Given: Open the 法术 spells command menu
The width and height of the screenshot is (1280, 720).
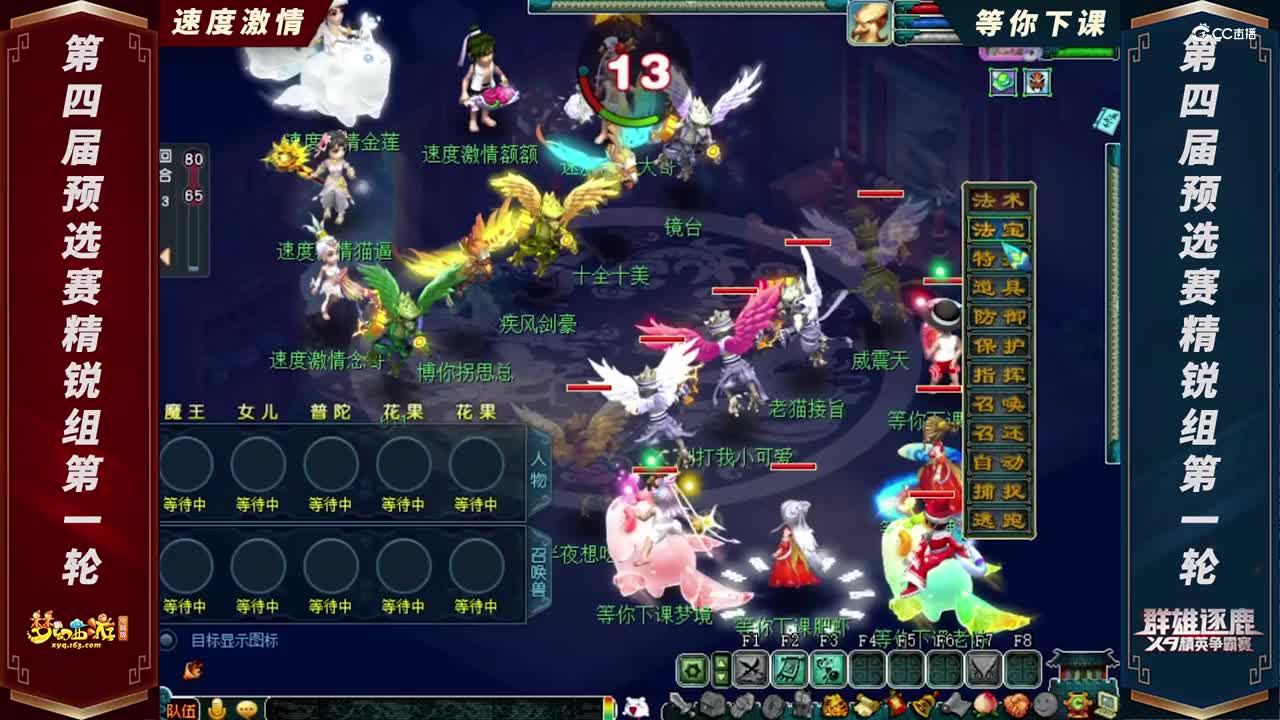Looking at the screenshot, I should click(x=999, y=199).
